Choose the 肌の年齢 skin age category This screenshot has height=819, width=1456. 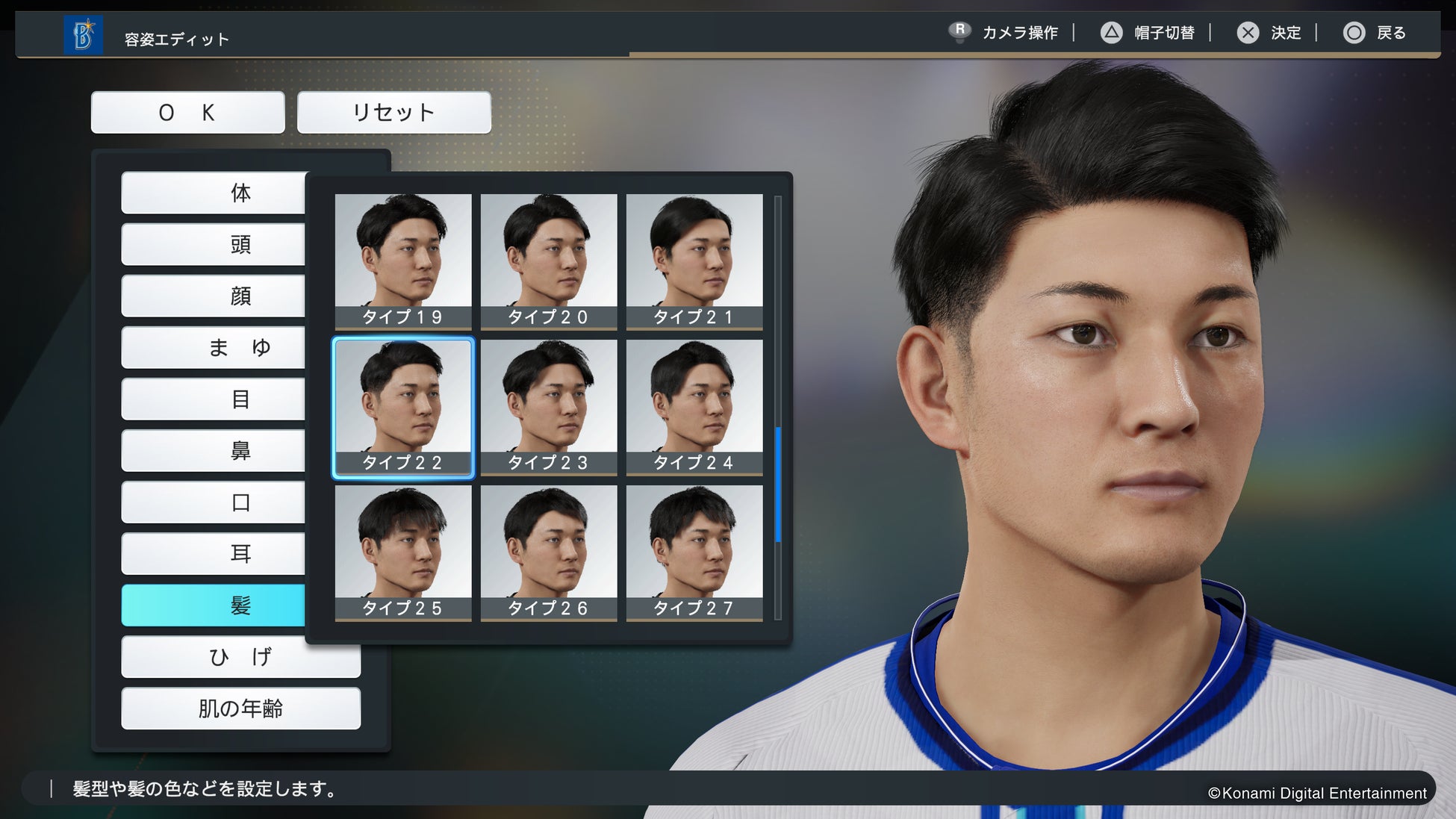pyautogui.click(x=240, y=709)
